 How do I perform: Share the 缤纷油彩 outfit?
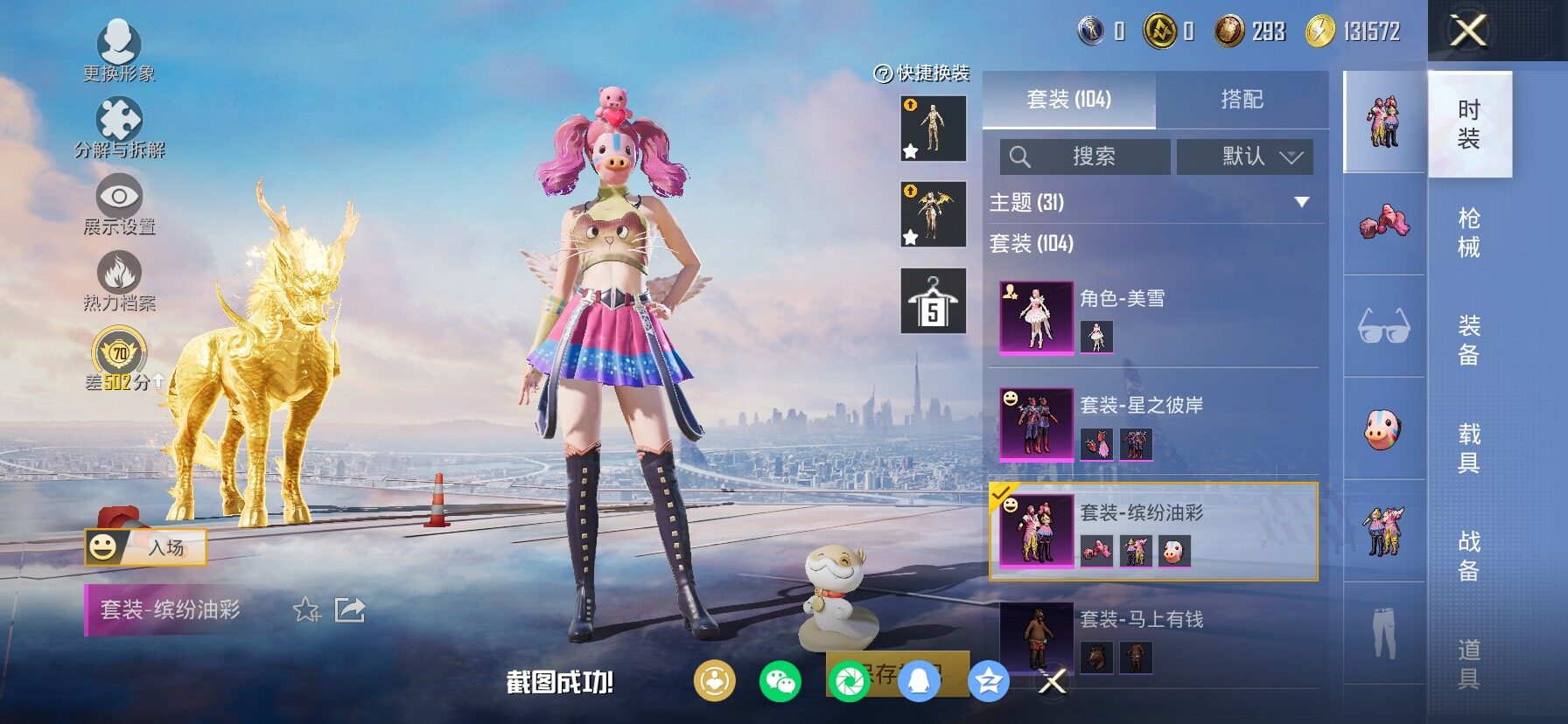tap(350, 609)
